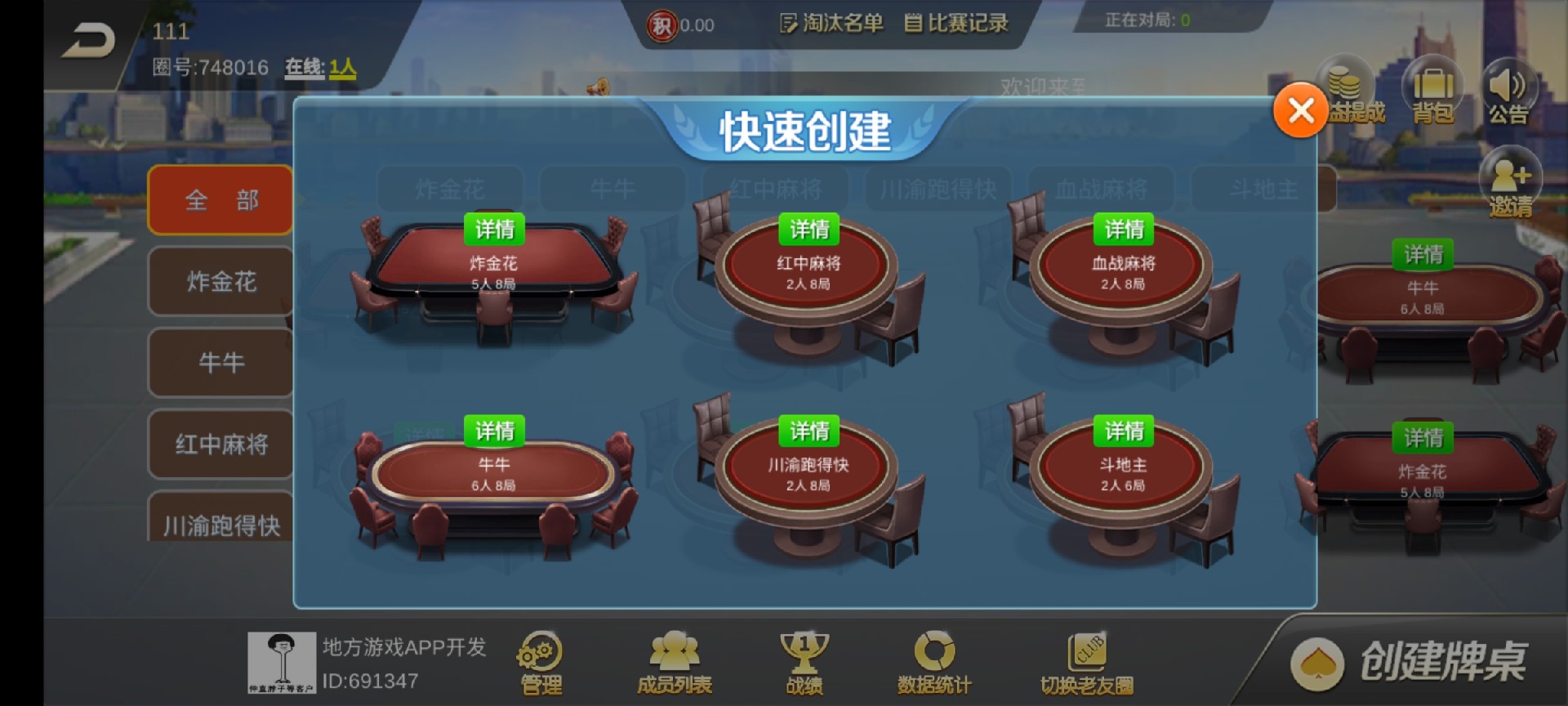
Task: Select the 全部 category tab
Action: click(219, 199)
